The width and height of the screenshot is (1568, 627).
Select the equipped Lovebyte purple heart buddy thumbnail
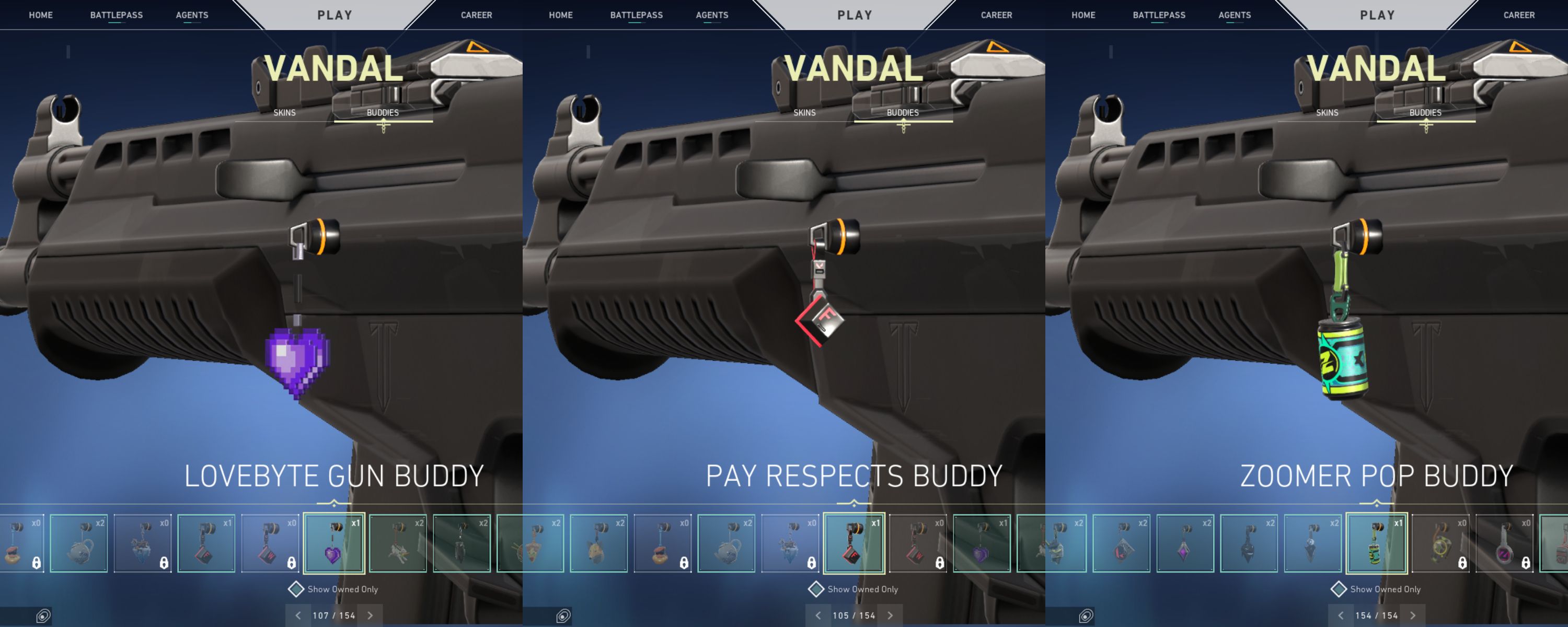tap(333, 543)
